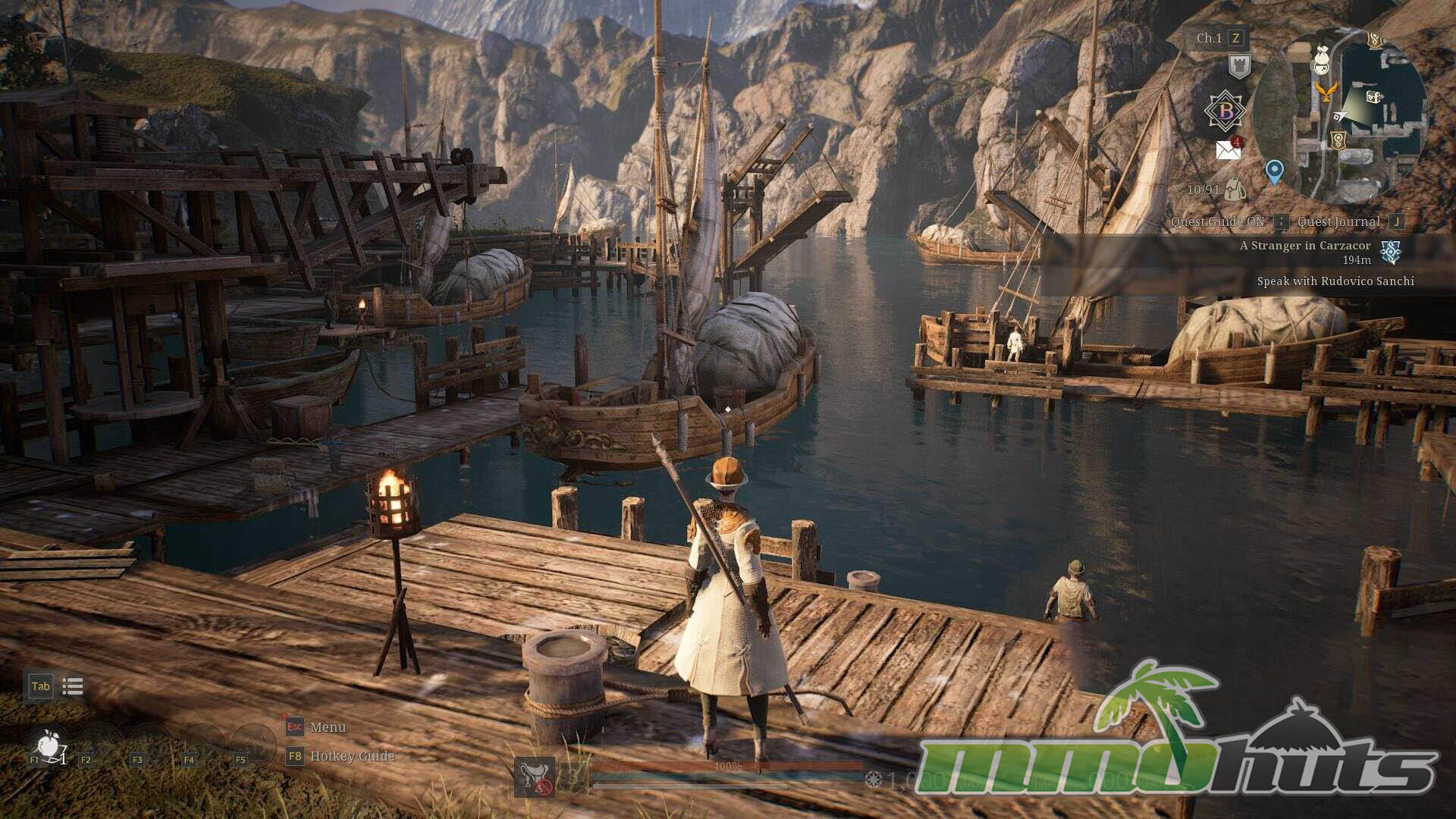
Task: Open the mail envelope with 4 unread
Action: point(1228,149)
